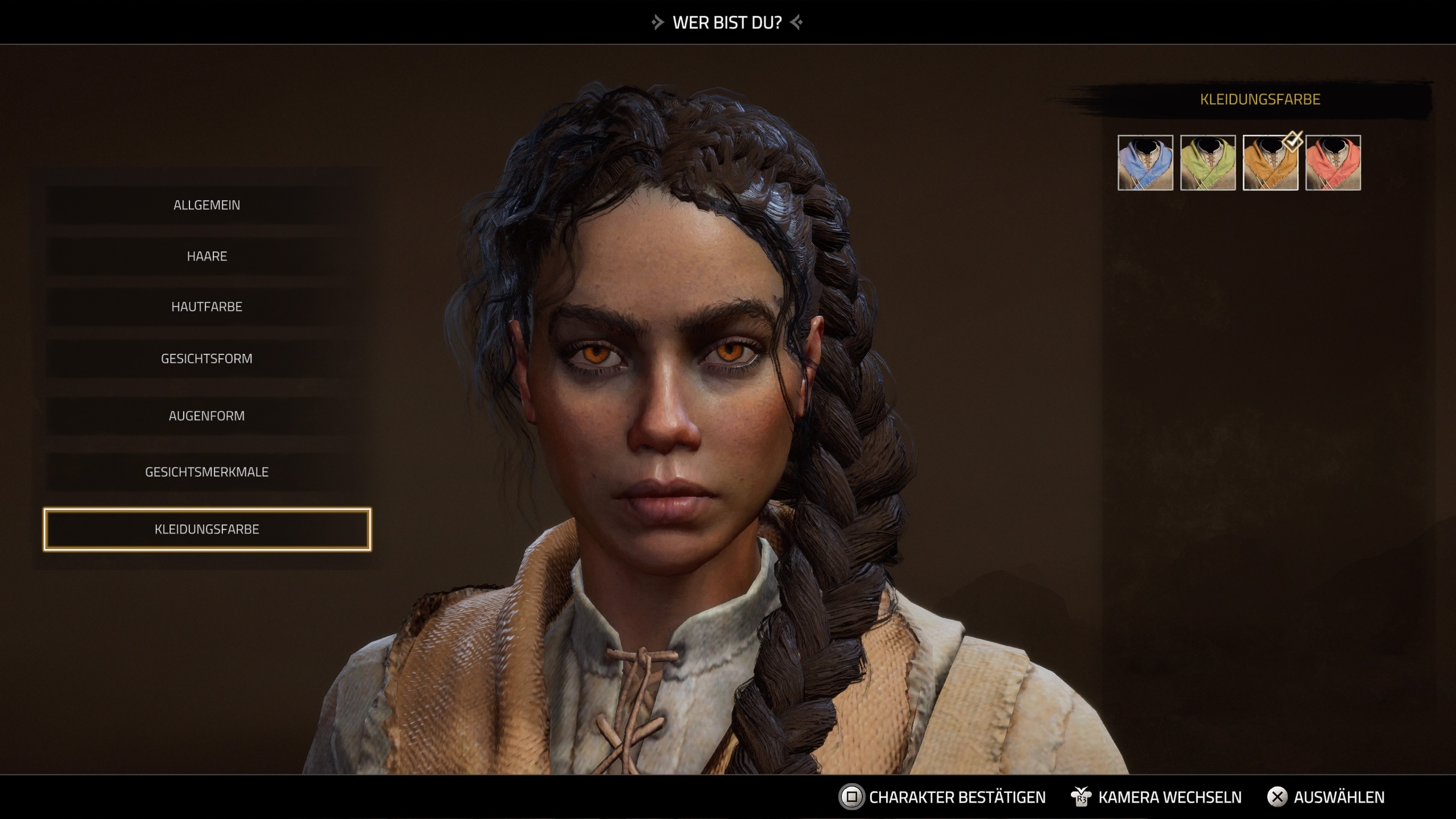The height and width of the screenshot is (819, 1456).
Task: Click the Auswählen label
Action: pos(1338,797)
